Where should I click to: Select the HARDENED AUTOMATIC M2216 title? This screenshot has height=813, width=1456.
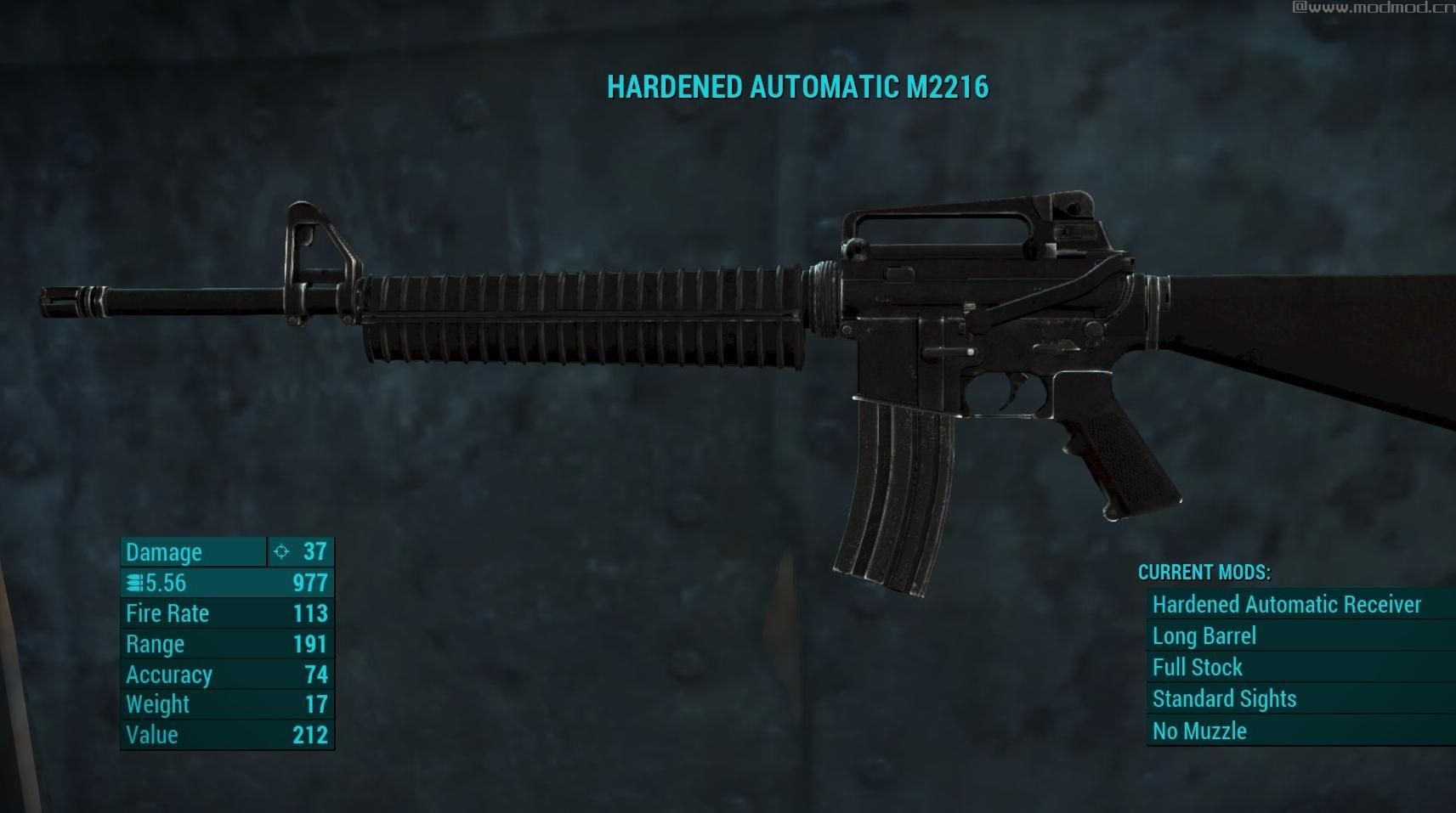(799, 87)
